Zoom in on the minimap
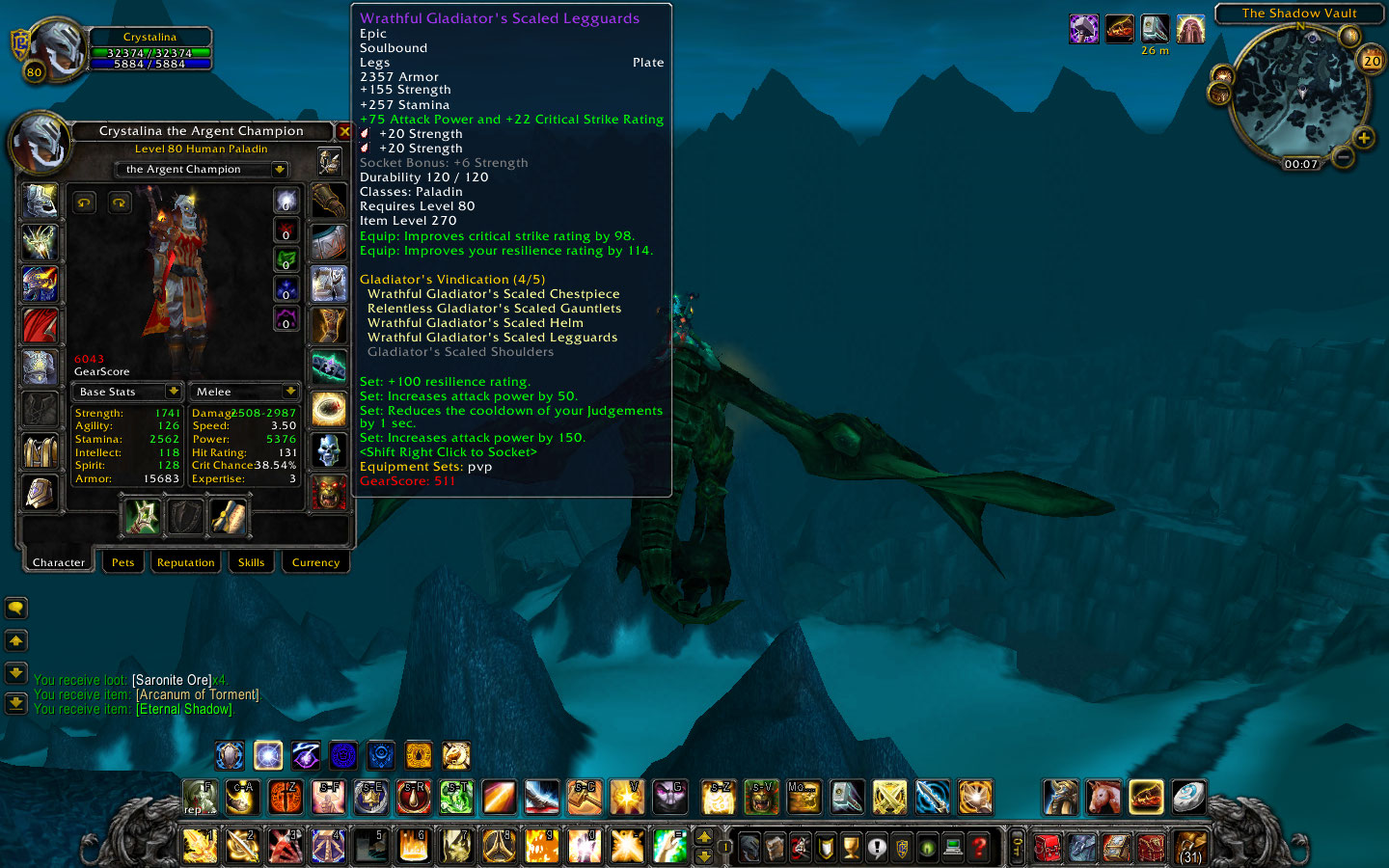This screenshot has height=868, width=1389. 1364,138
